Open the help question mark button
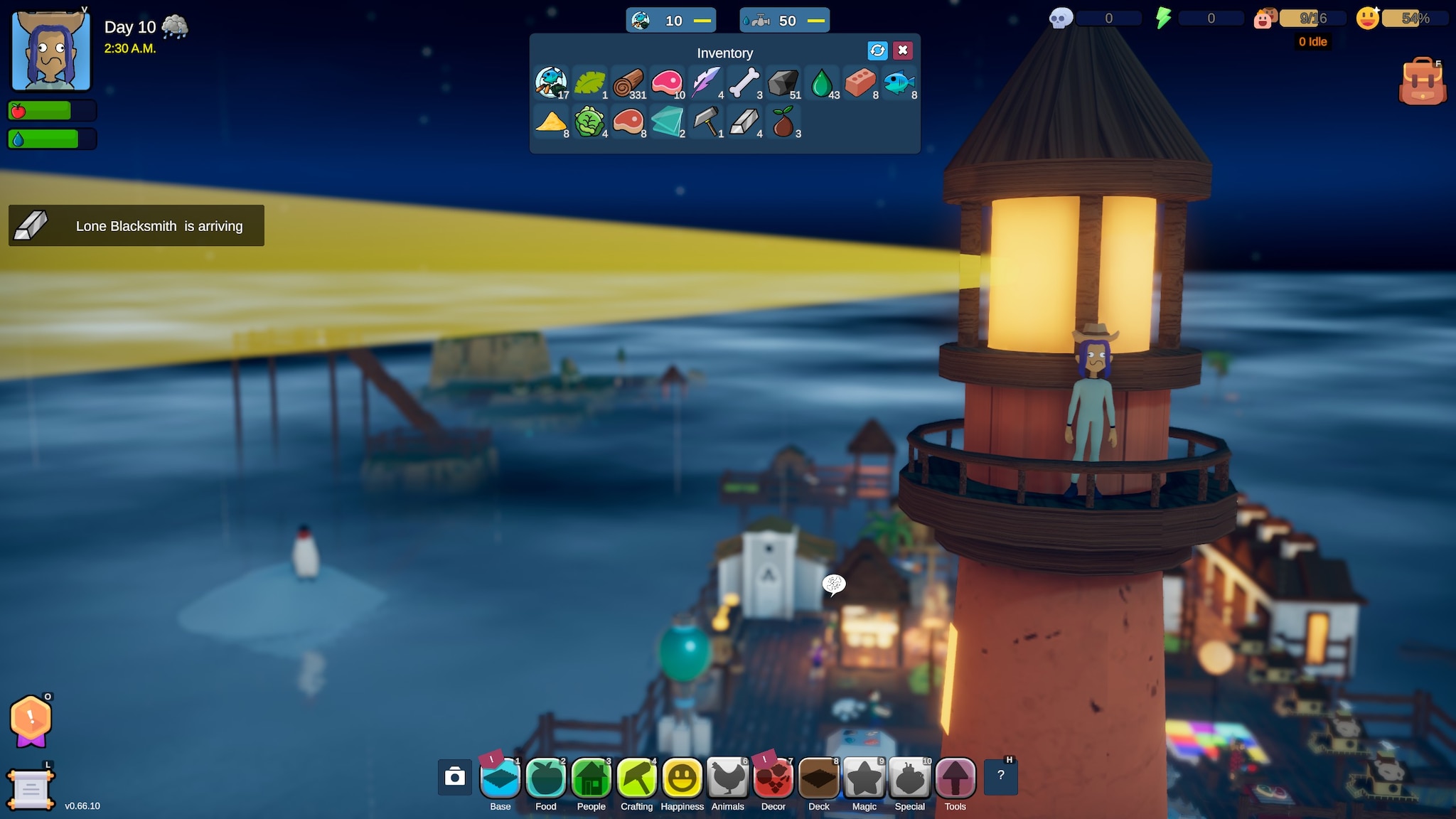The height and width of the screenshot is (819, 1456). click(x=1001, y=776)
